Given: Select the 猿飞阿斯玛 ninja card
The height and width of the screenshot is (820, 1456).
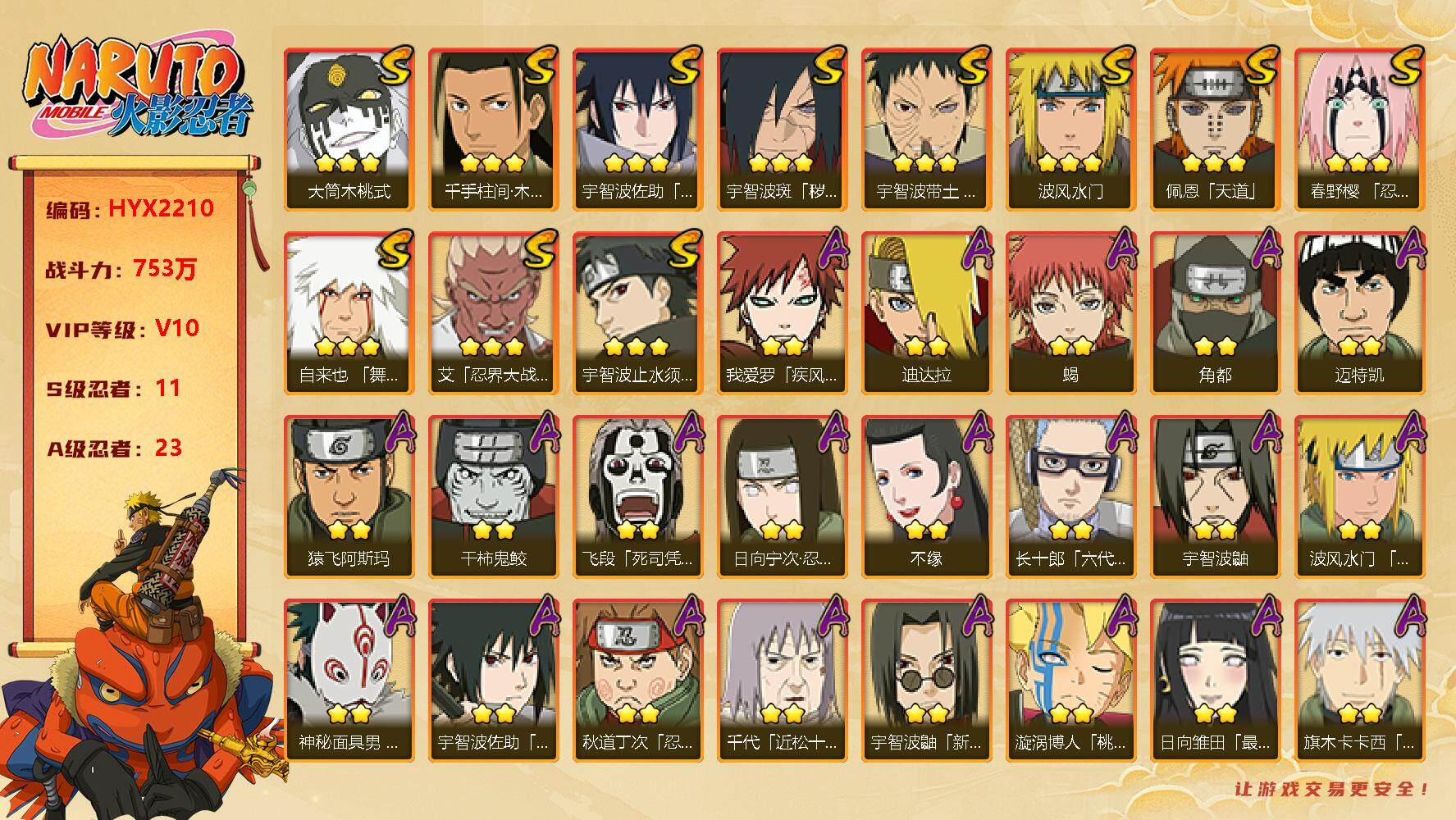Looking at the screenshot, I should pyautogui.click(x=349, y=496).
